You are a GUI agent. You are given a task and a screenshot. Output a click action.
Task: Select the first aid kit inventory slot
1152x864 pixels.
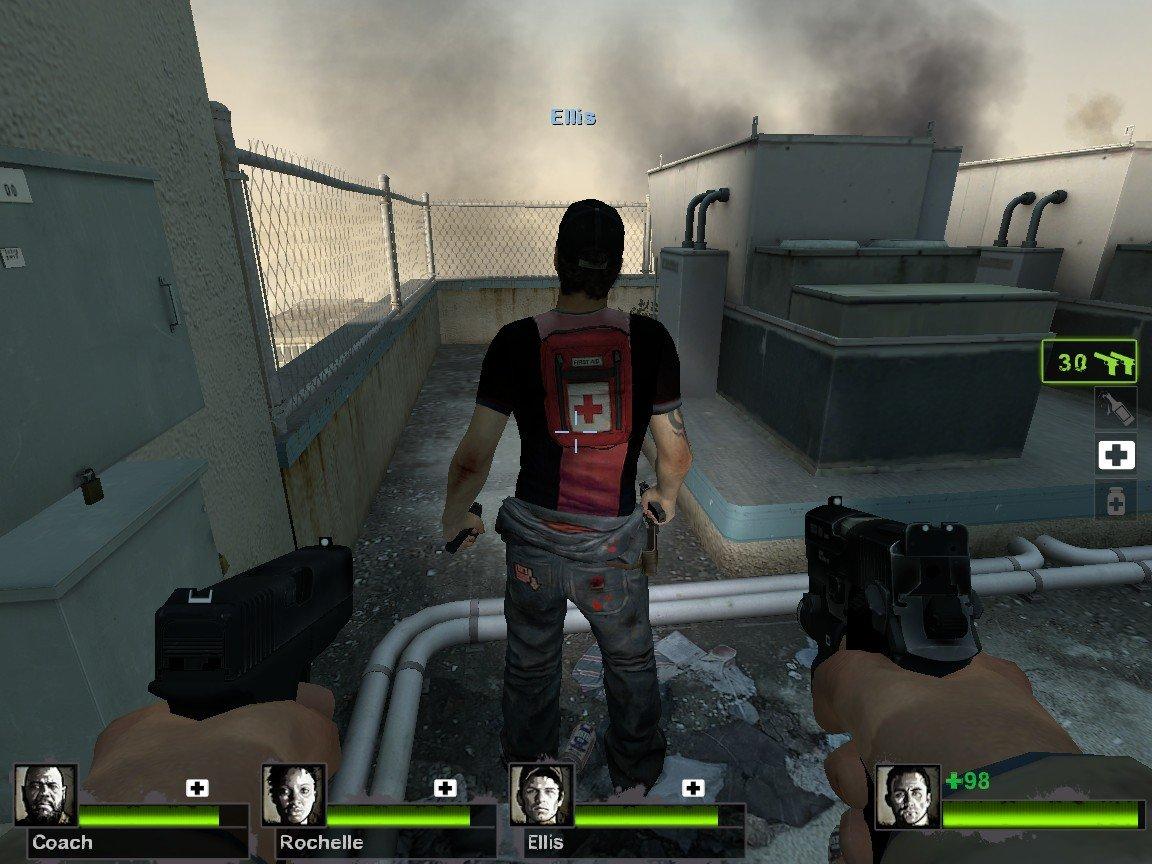coord(1115,456)
